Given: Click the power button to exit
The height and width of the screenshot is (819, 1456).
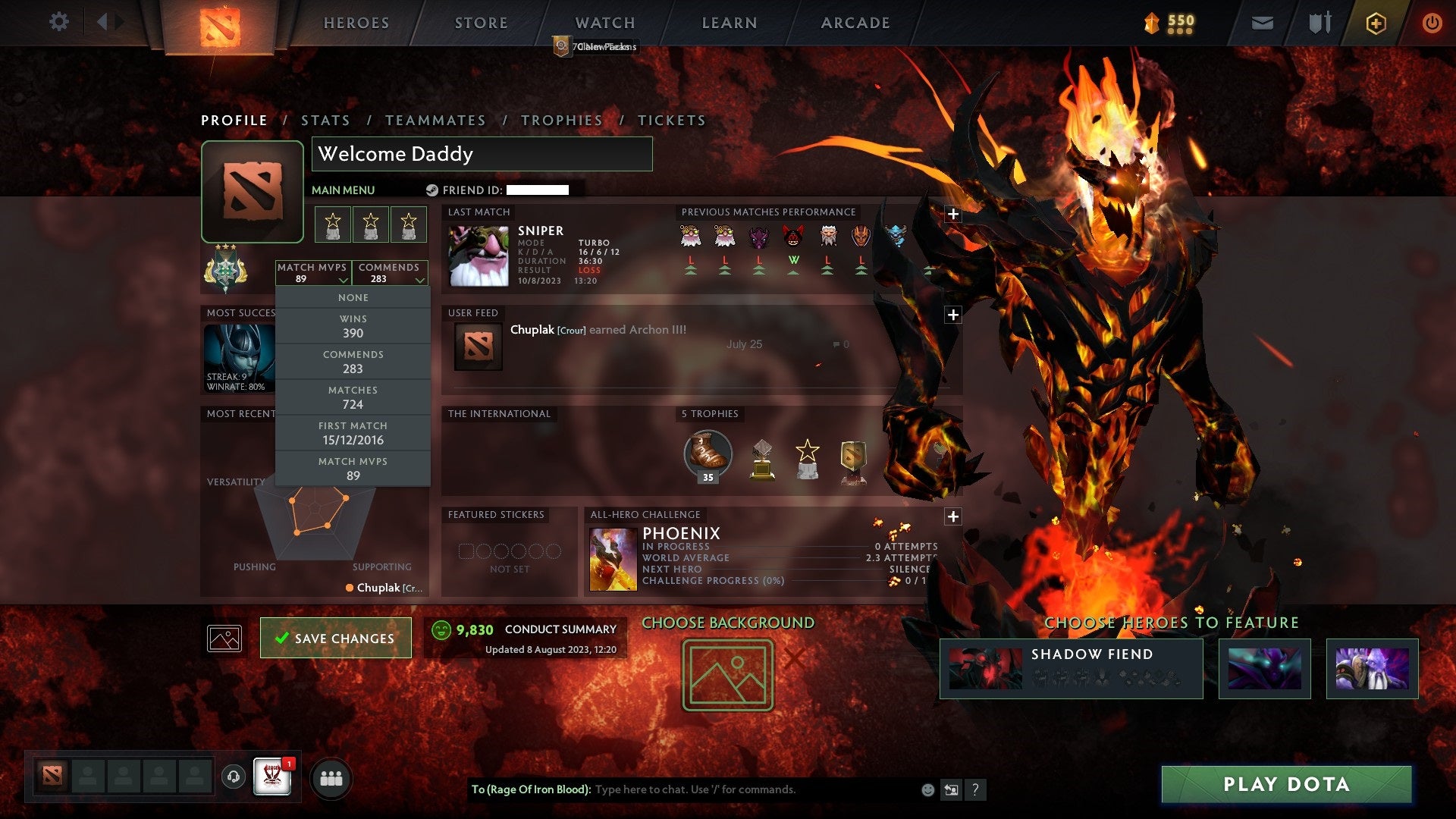Looking at the screenshot, I should [x=1432, y=23].
